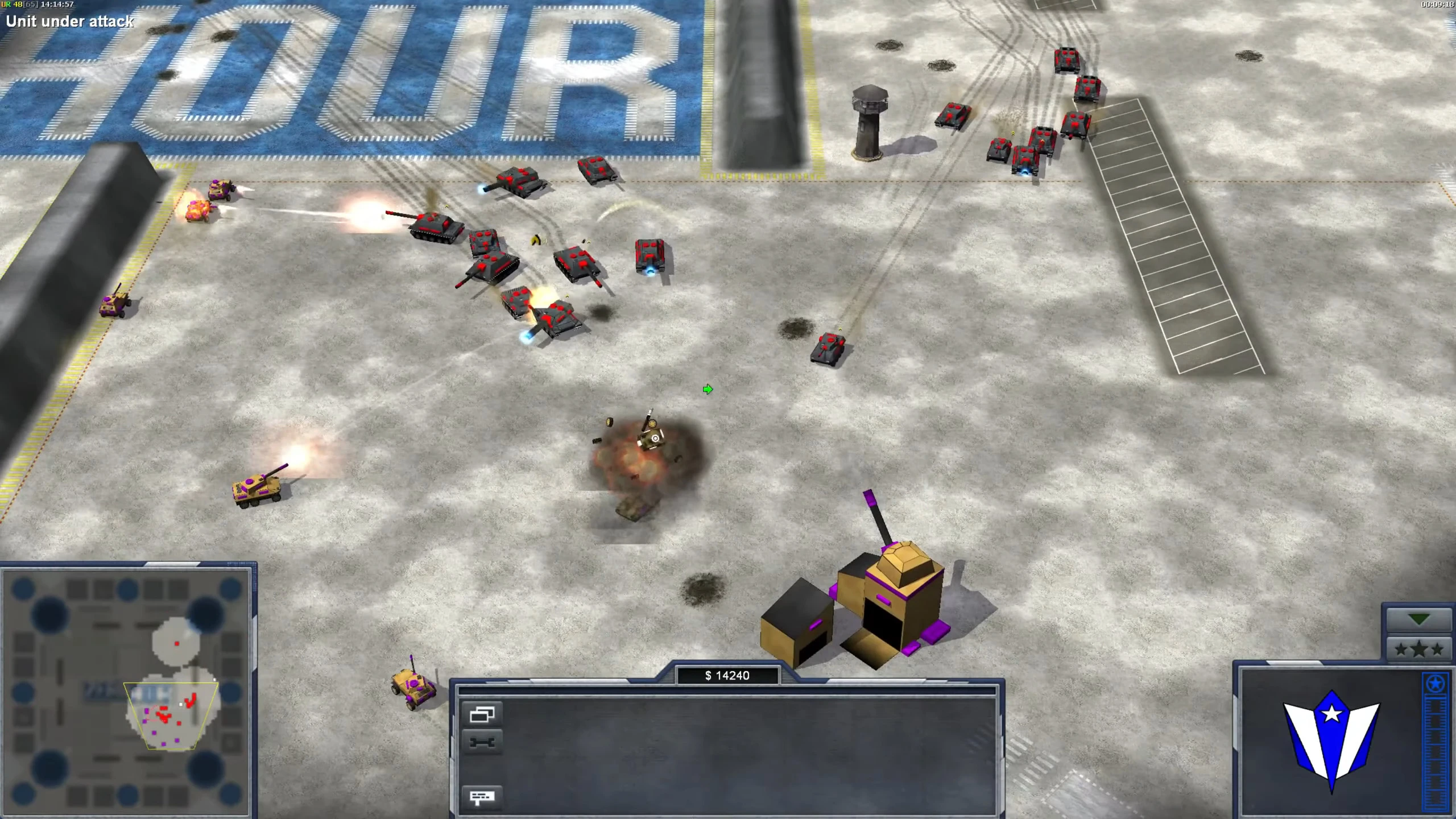This screenshot has height=819, width=1456.
Task: Select the blue USA faction emblem panel
Action: pos(1331,739)
